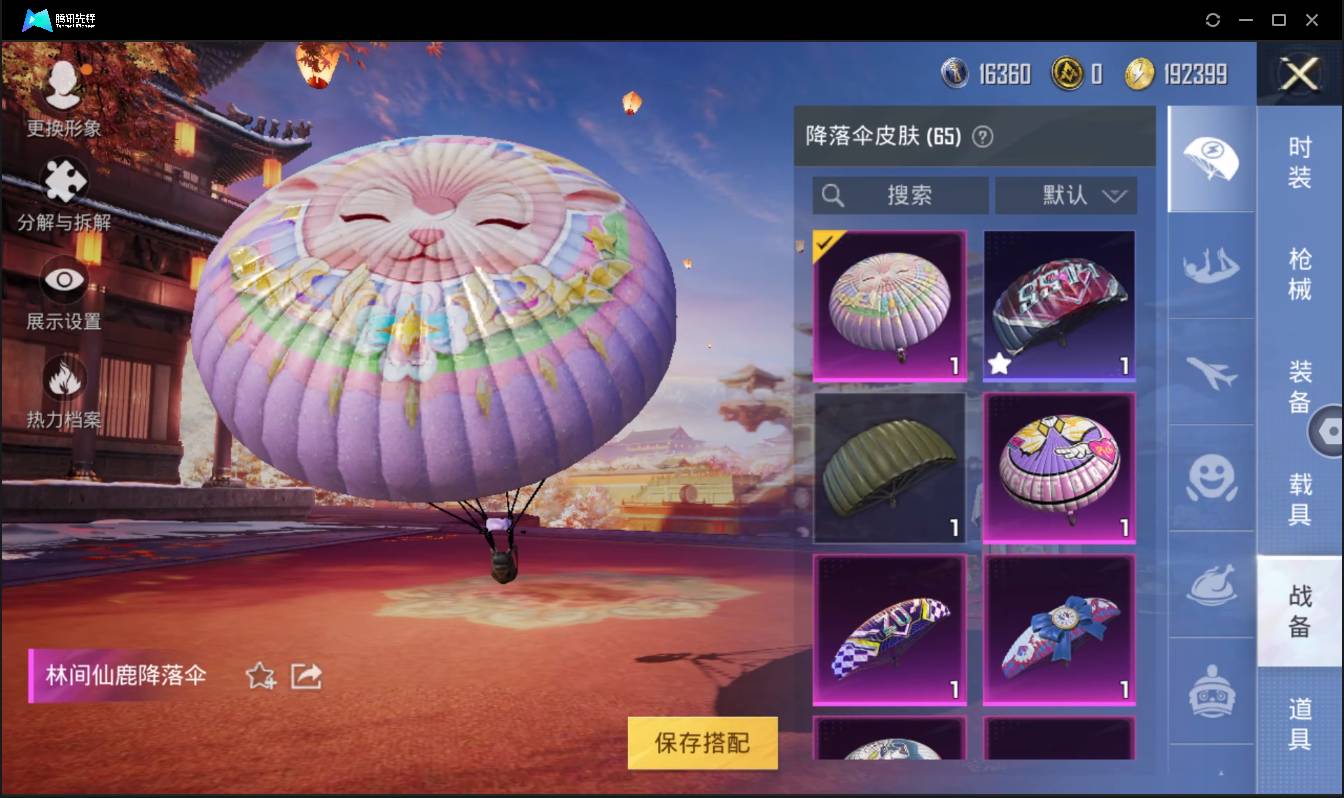
Task: Select the parachute category icon
Action: [1210, 160]
